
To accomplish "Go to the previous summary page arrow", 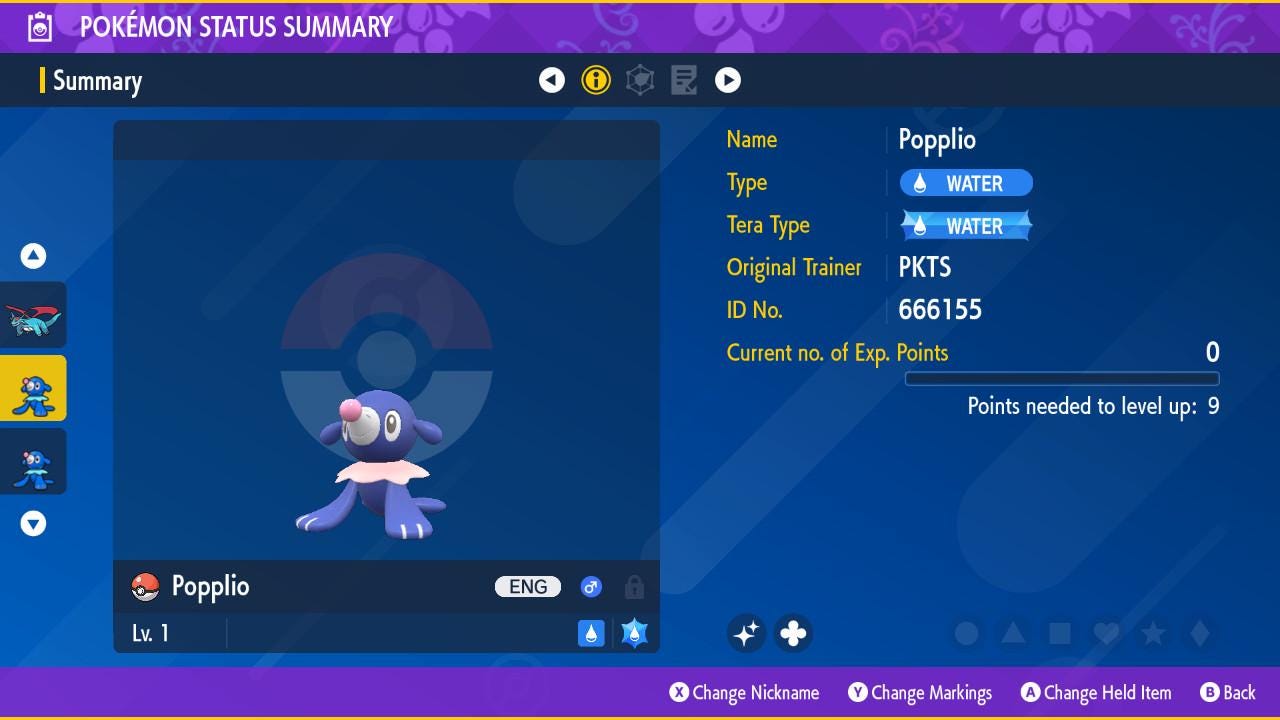I will [x=552, y=80].
